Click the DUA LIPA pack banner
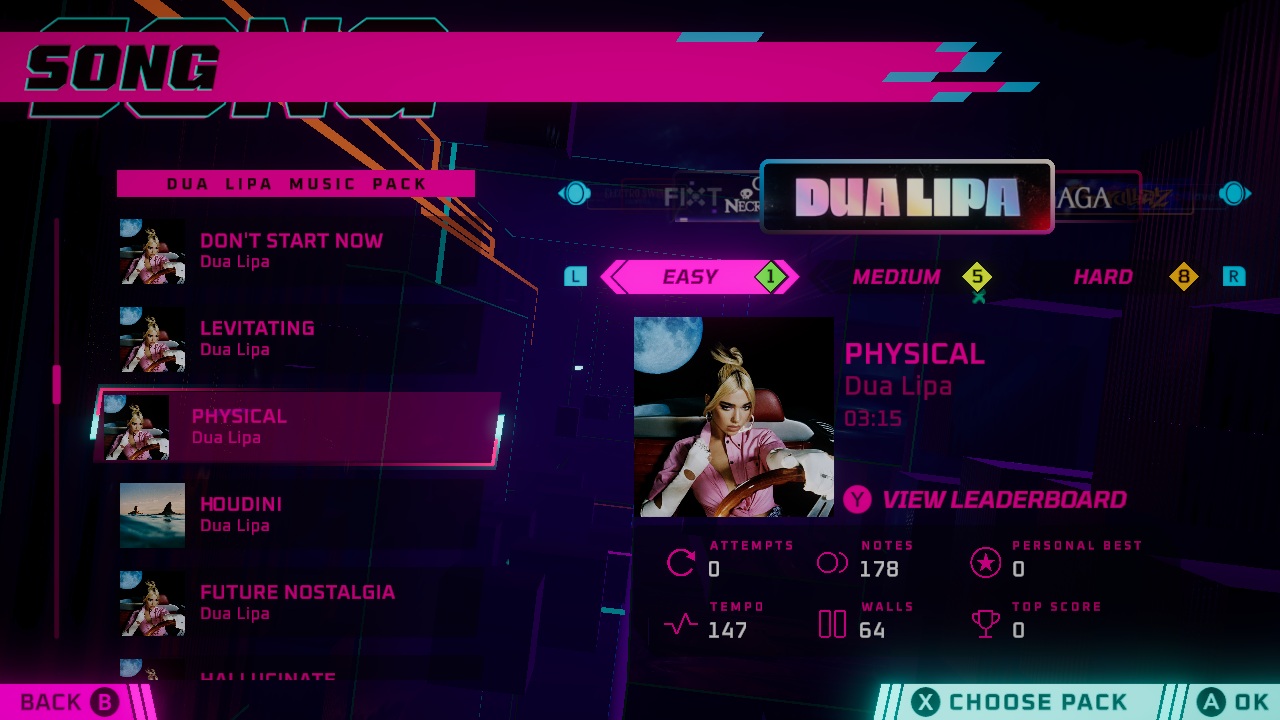 point(907,196)
